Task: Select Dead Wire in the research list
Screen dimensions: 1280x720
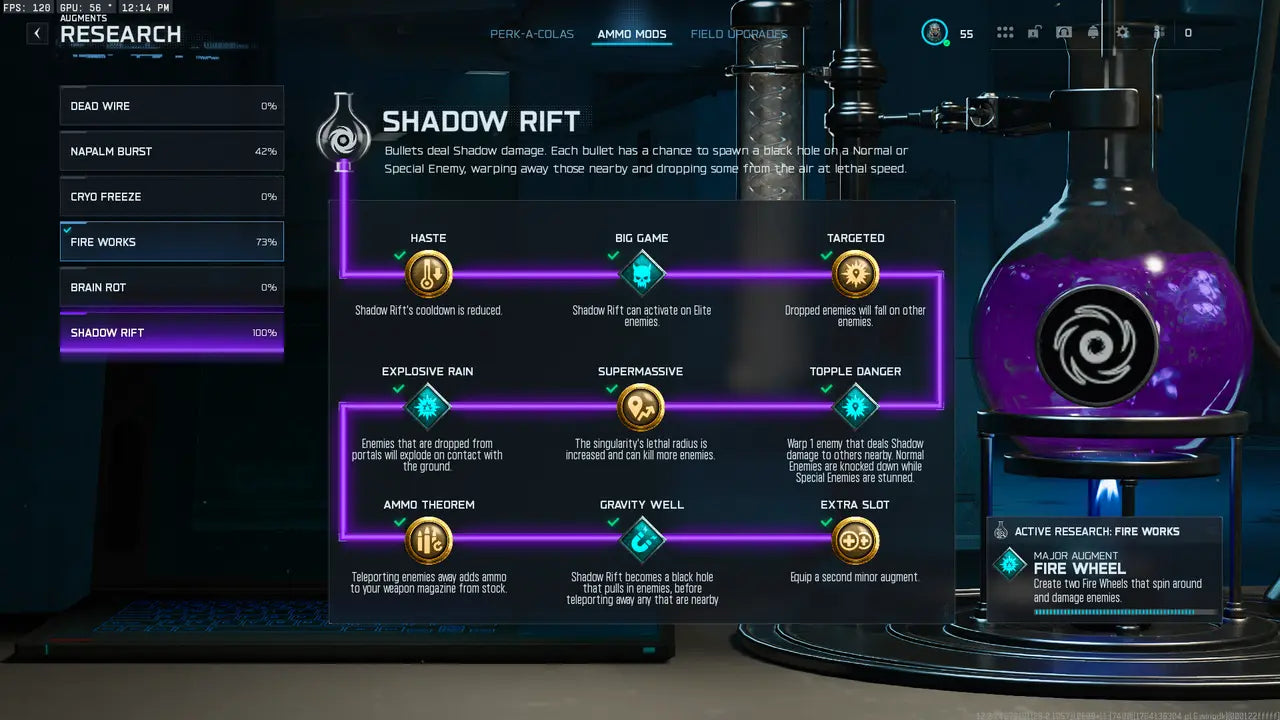Action: click(171, 106)
